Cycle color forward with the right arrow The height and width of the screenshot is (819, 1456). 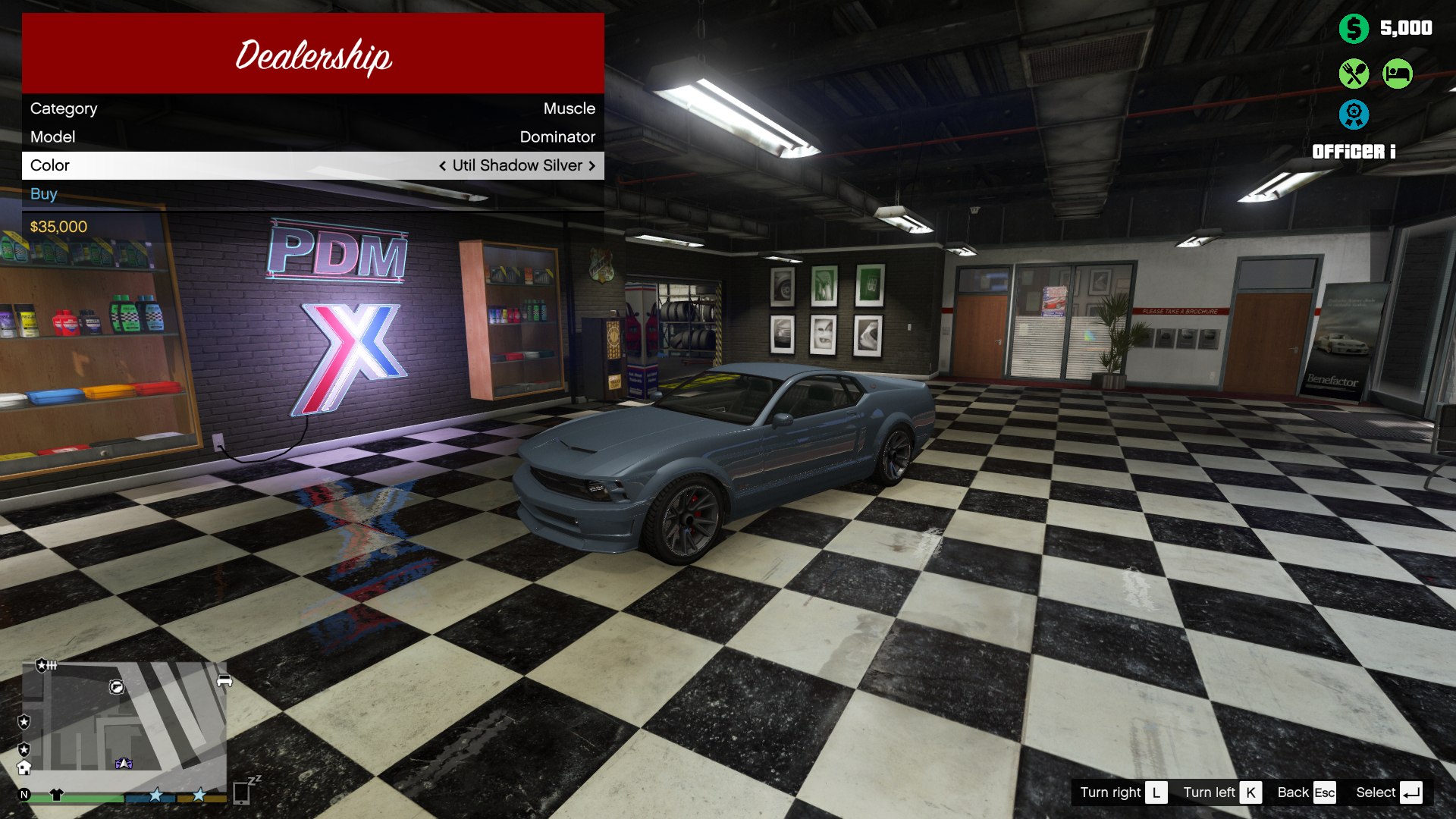(592, 166)
